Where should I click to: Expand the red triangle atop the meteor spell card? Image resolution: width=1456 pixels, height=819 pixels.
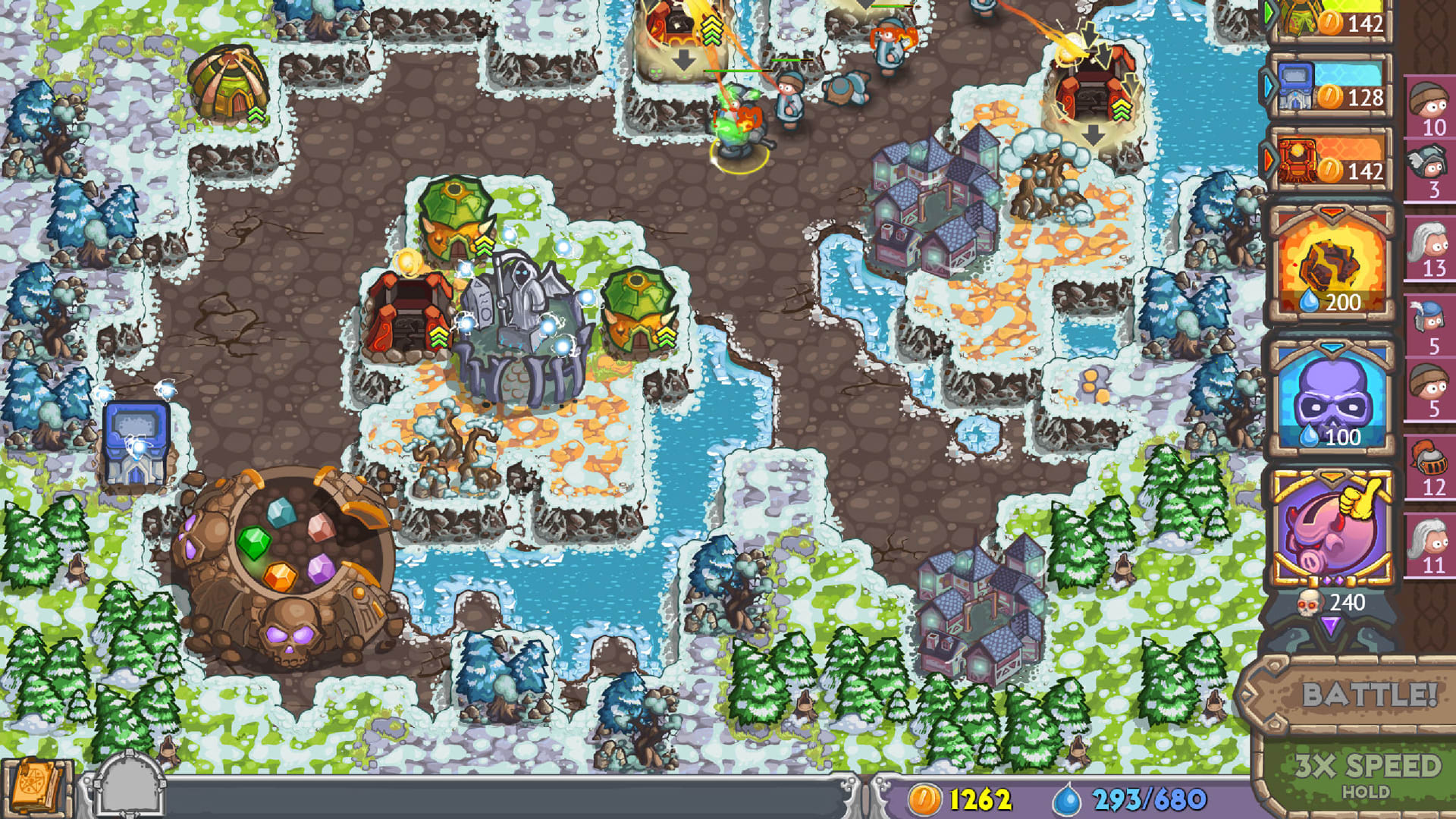pyautogui.click(x=1333, y=211)
